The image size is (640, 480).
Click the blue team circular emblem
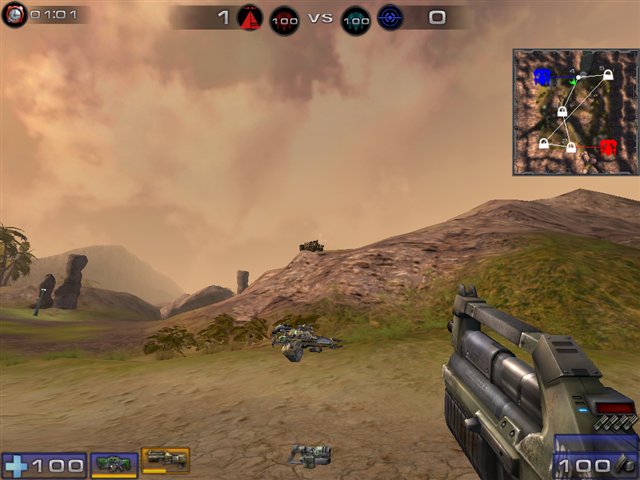click(x=390, y=17)
